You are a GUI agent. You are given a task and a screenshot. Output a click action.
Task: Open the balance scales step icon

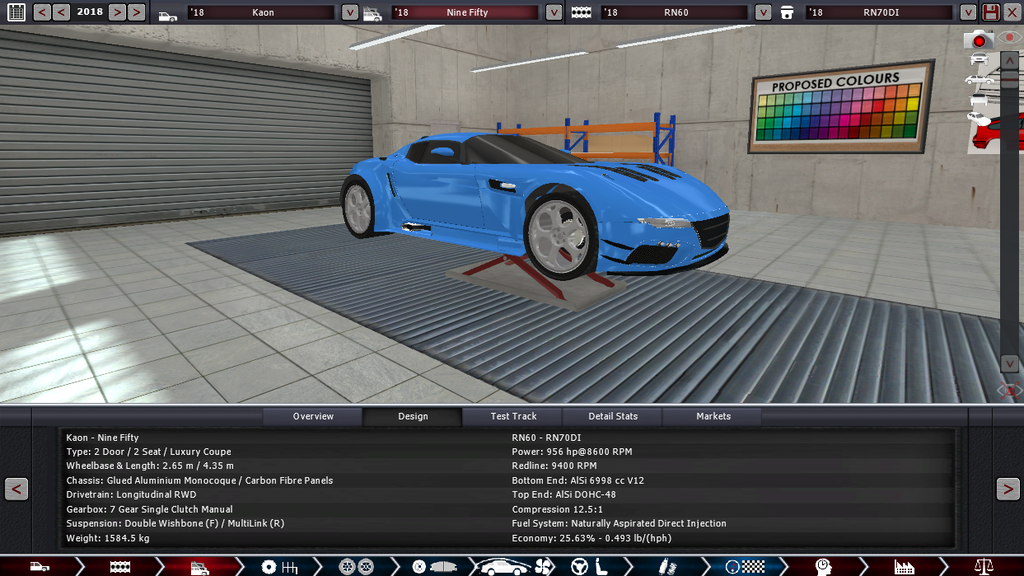pos(984,567)
